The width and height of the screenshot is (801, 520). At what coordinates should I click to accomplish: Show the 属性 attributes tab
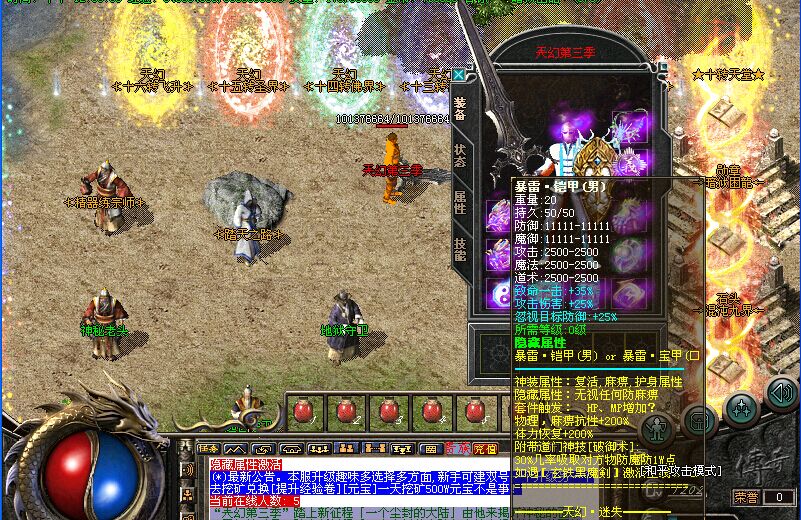(x=459, y=203)
